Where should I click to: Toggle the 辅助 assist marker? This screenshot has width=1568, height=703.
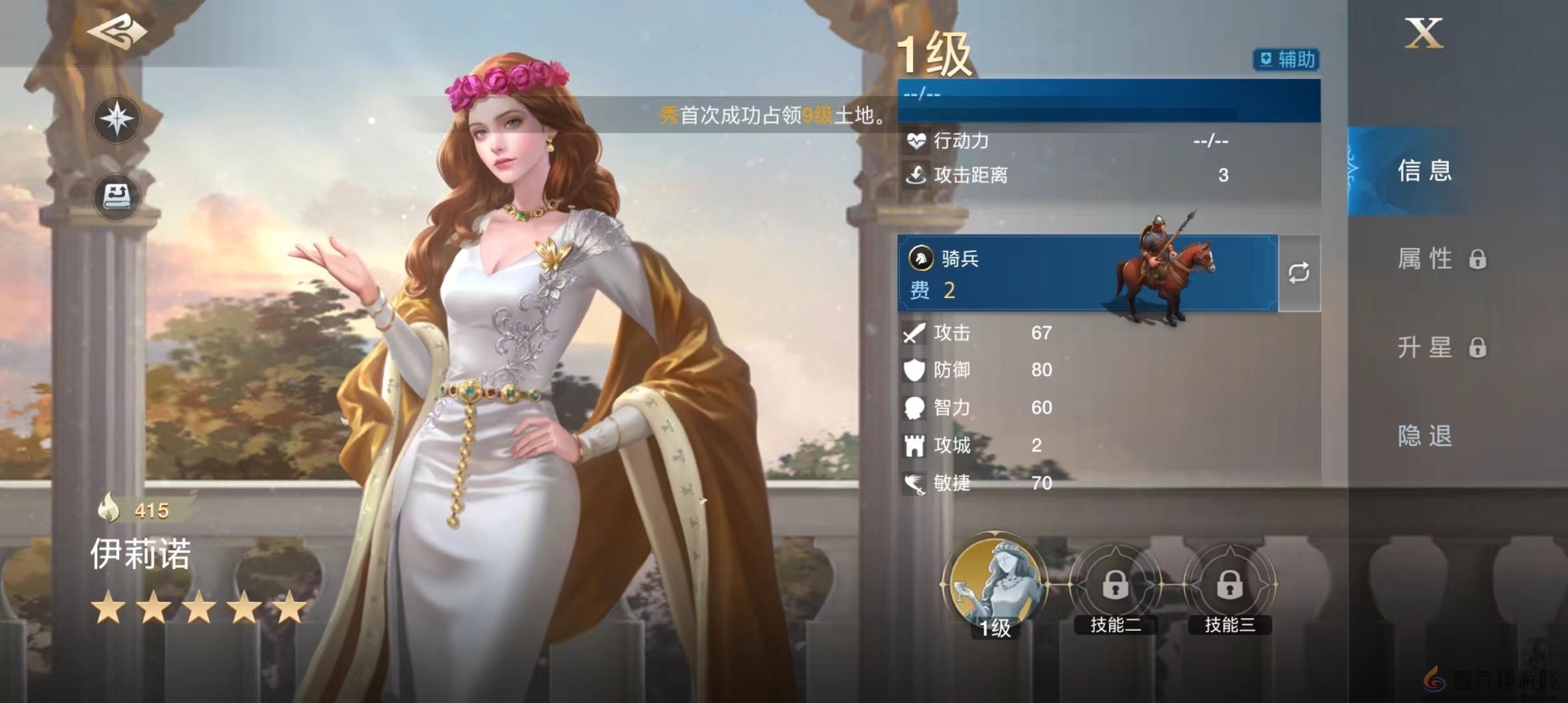point(1285,60)
